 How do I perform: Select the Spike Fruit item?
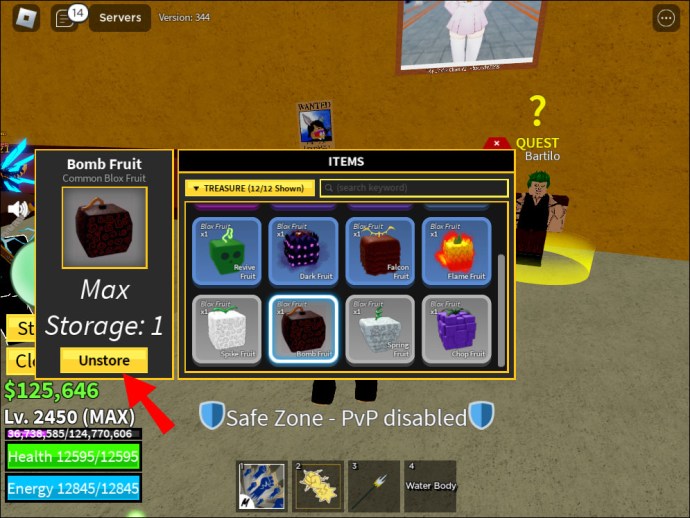[x=226, y=329]
